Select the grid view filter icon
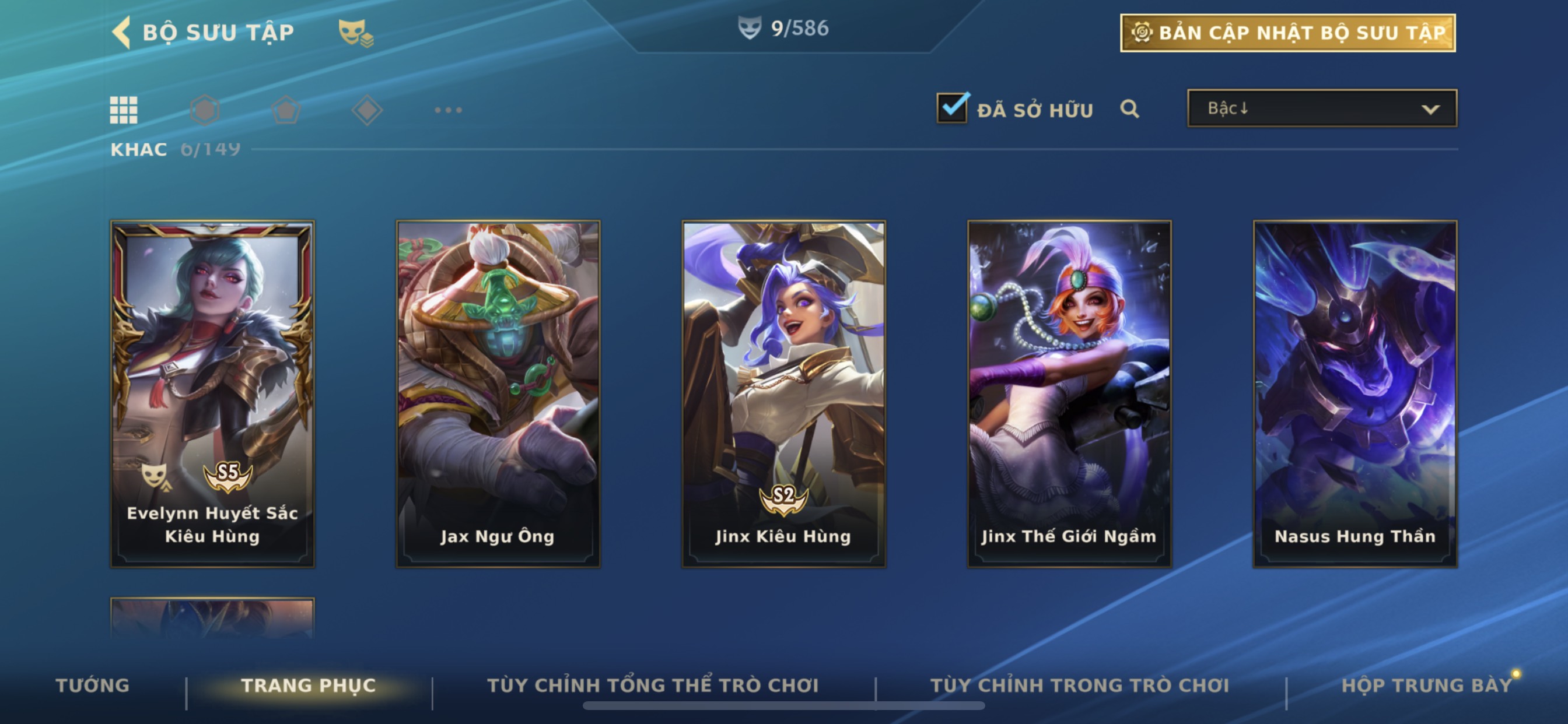 click(x=124, y=110)
